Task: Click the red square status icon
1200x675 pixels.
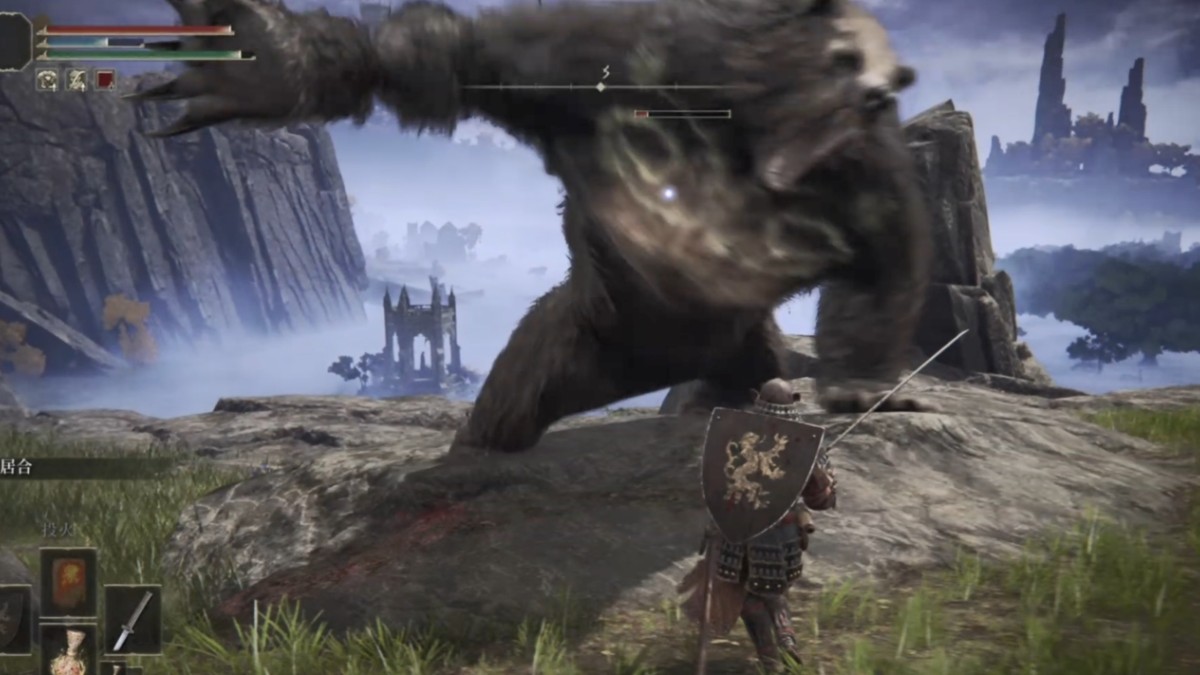Action: (105, 80)
